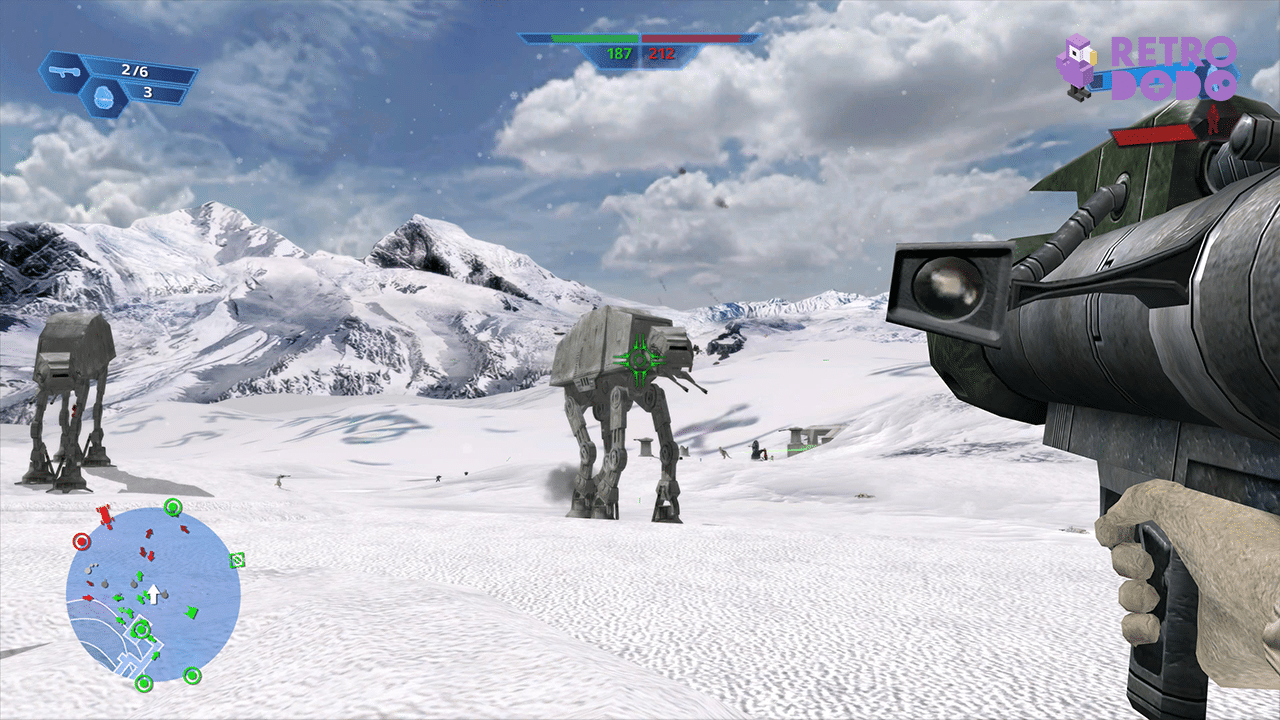Select the blaster rifle weapon icon

click(65, 71)
